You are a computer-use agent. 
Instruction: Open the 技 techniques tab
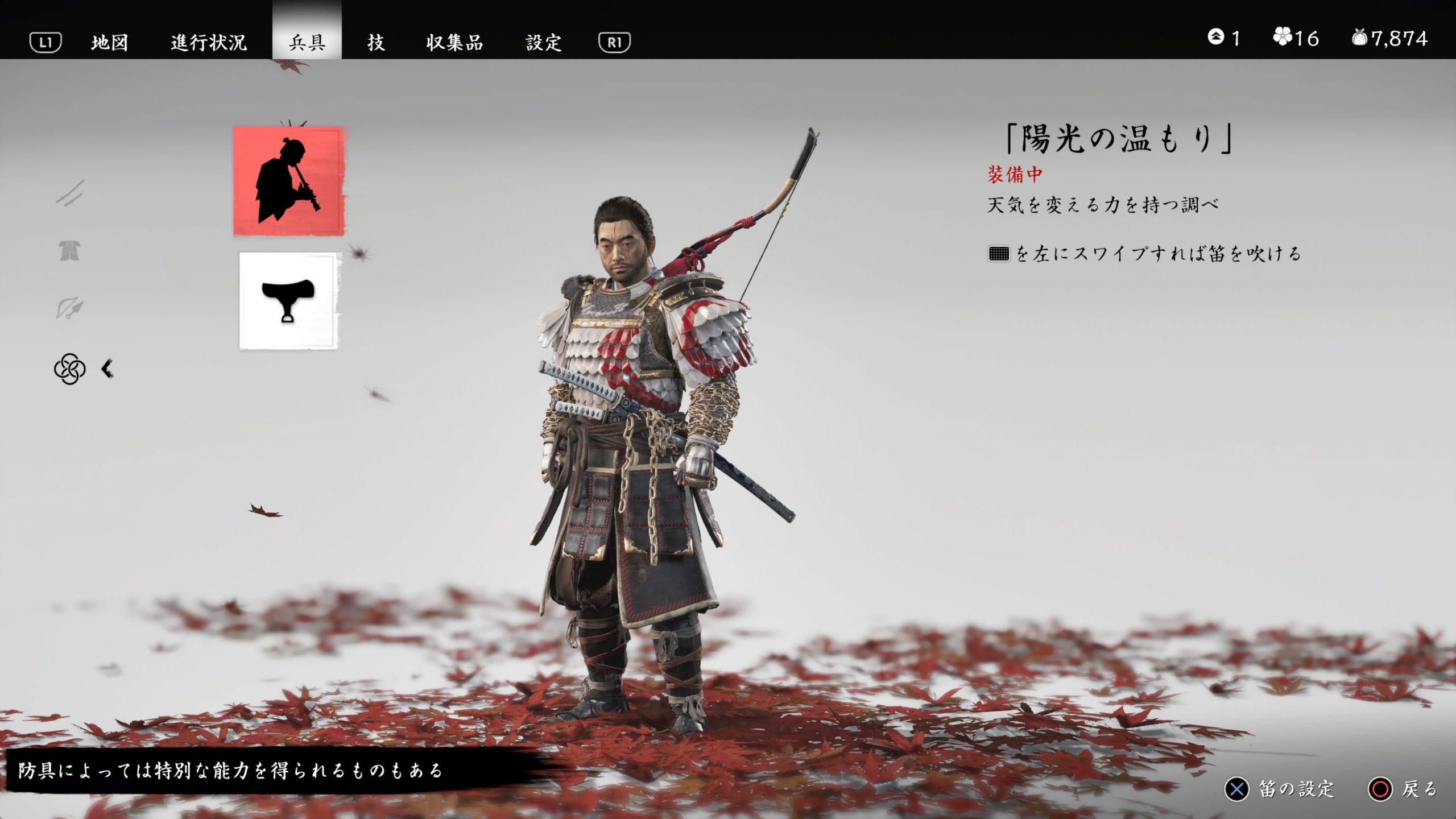[x=375, y=42]
